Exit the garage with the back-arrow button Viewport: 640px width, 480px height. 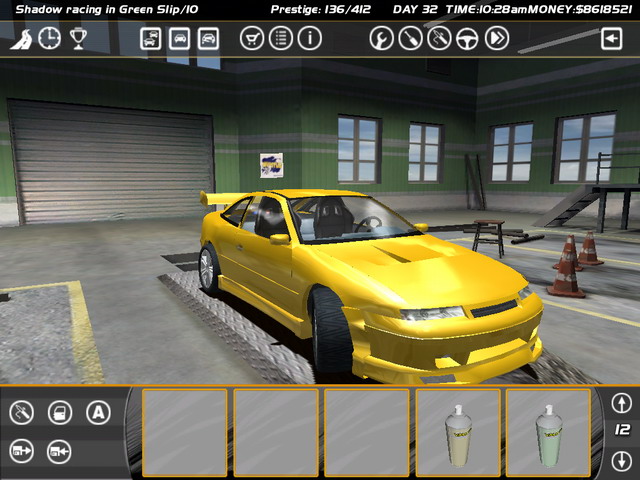pos(611,39)
